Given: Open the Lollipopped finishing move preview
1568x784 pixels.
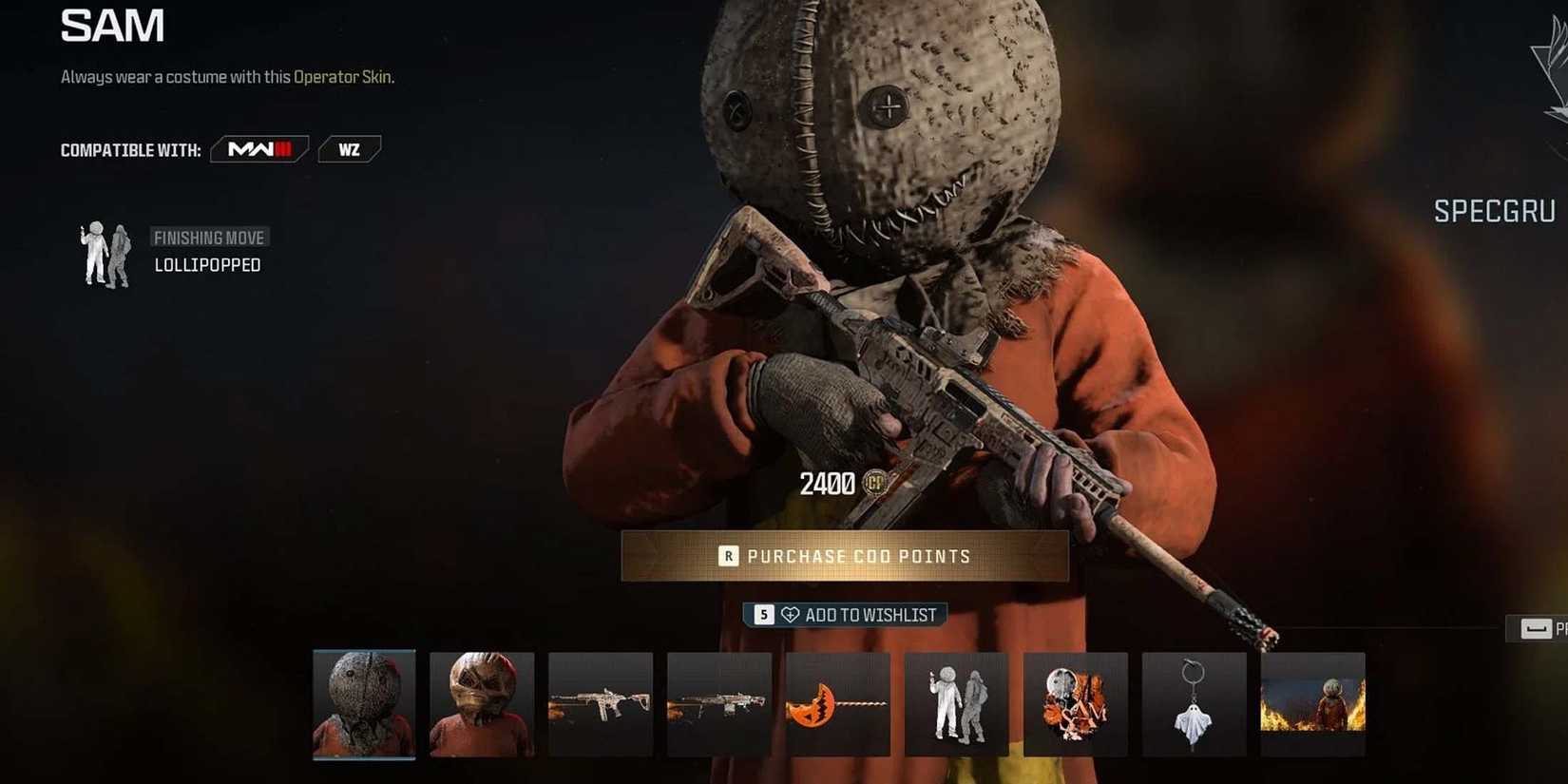Looking at the screenshot, I should 957,703.
